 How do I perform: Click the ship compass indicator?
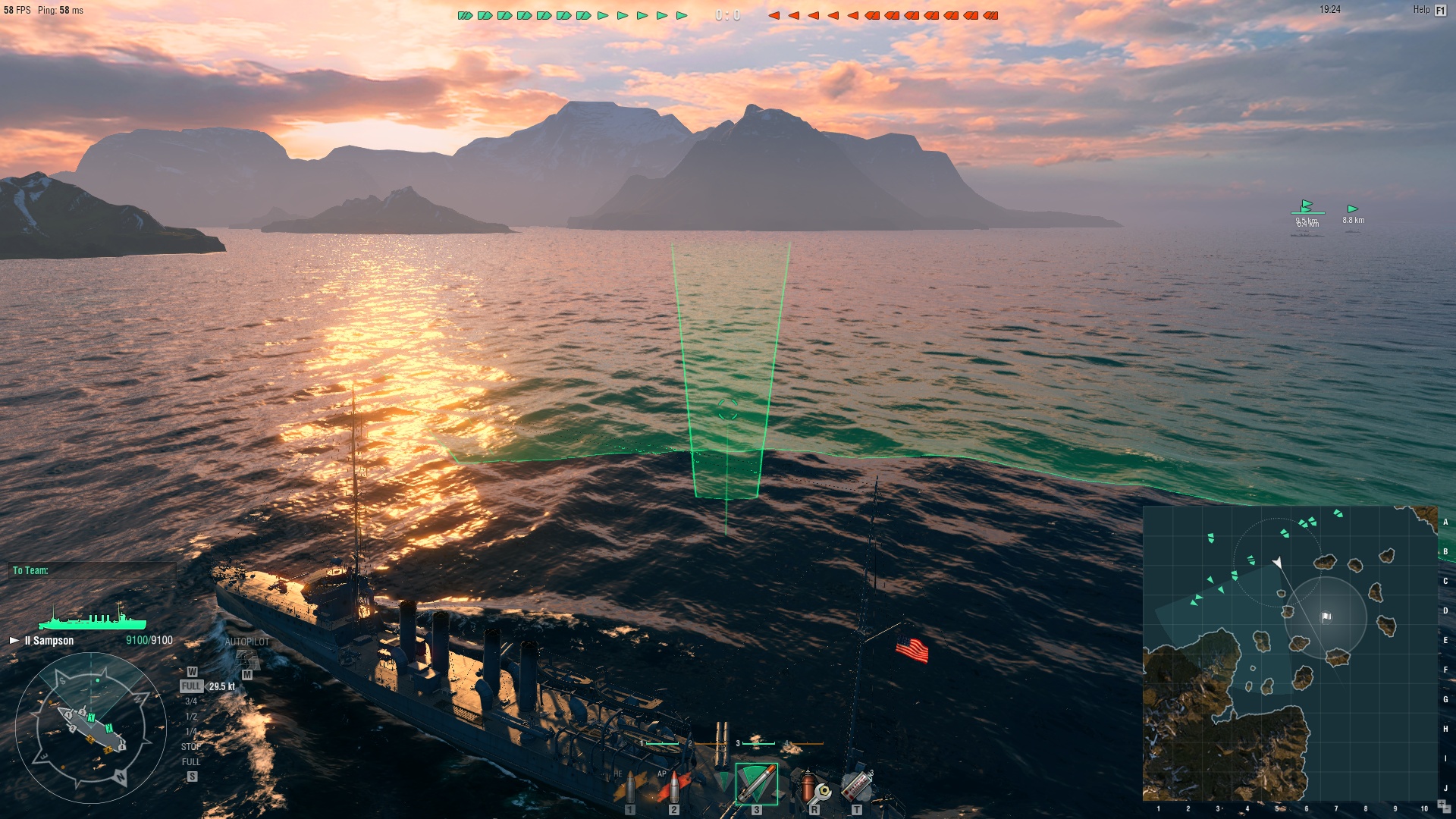pyautogui.click(x=91, y=726)
